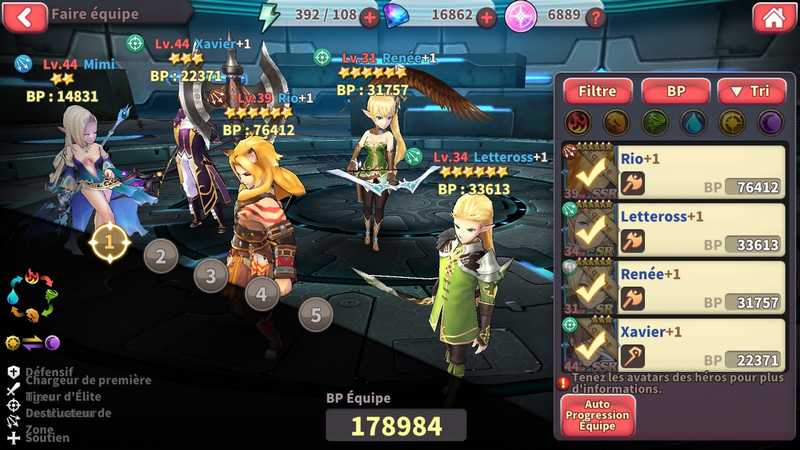This screenshot has height=450, width=800.
Task: Go back from Faire équipe screen
Action: [x=25, y=16]
